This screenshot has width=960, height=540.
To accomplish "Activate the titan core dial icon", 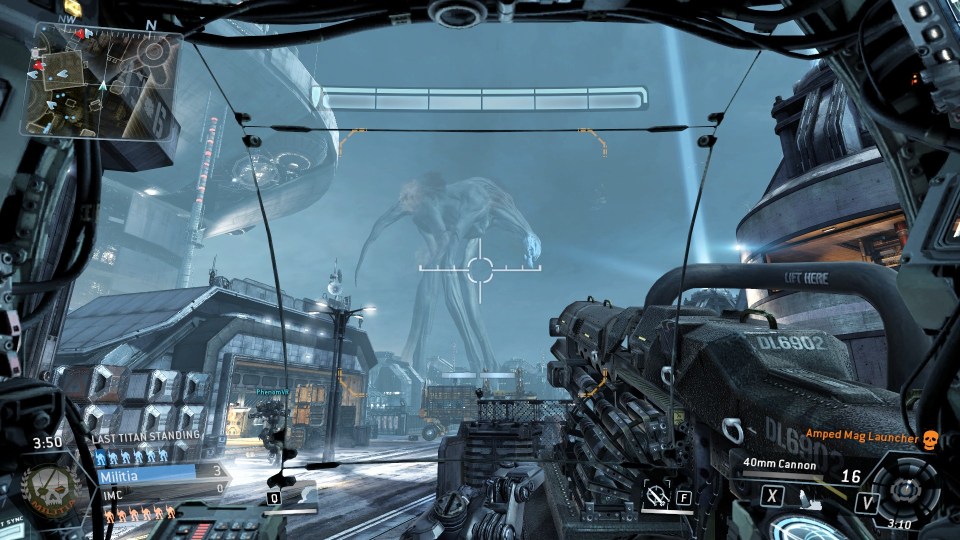I will pos(906,488).
